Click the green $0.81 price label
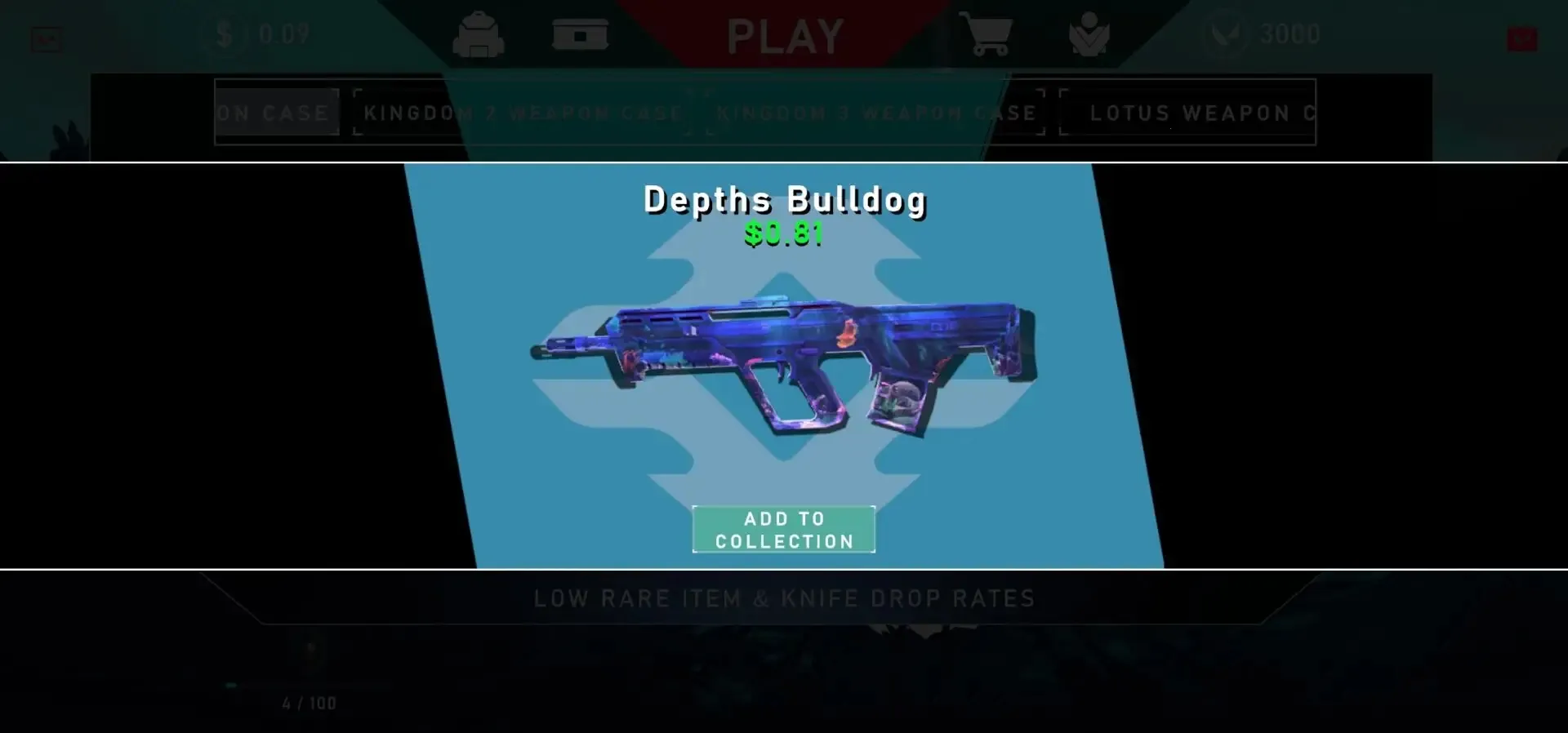This screenshot has height=733, width=1568. [x=783, y=237]
